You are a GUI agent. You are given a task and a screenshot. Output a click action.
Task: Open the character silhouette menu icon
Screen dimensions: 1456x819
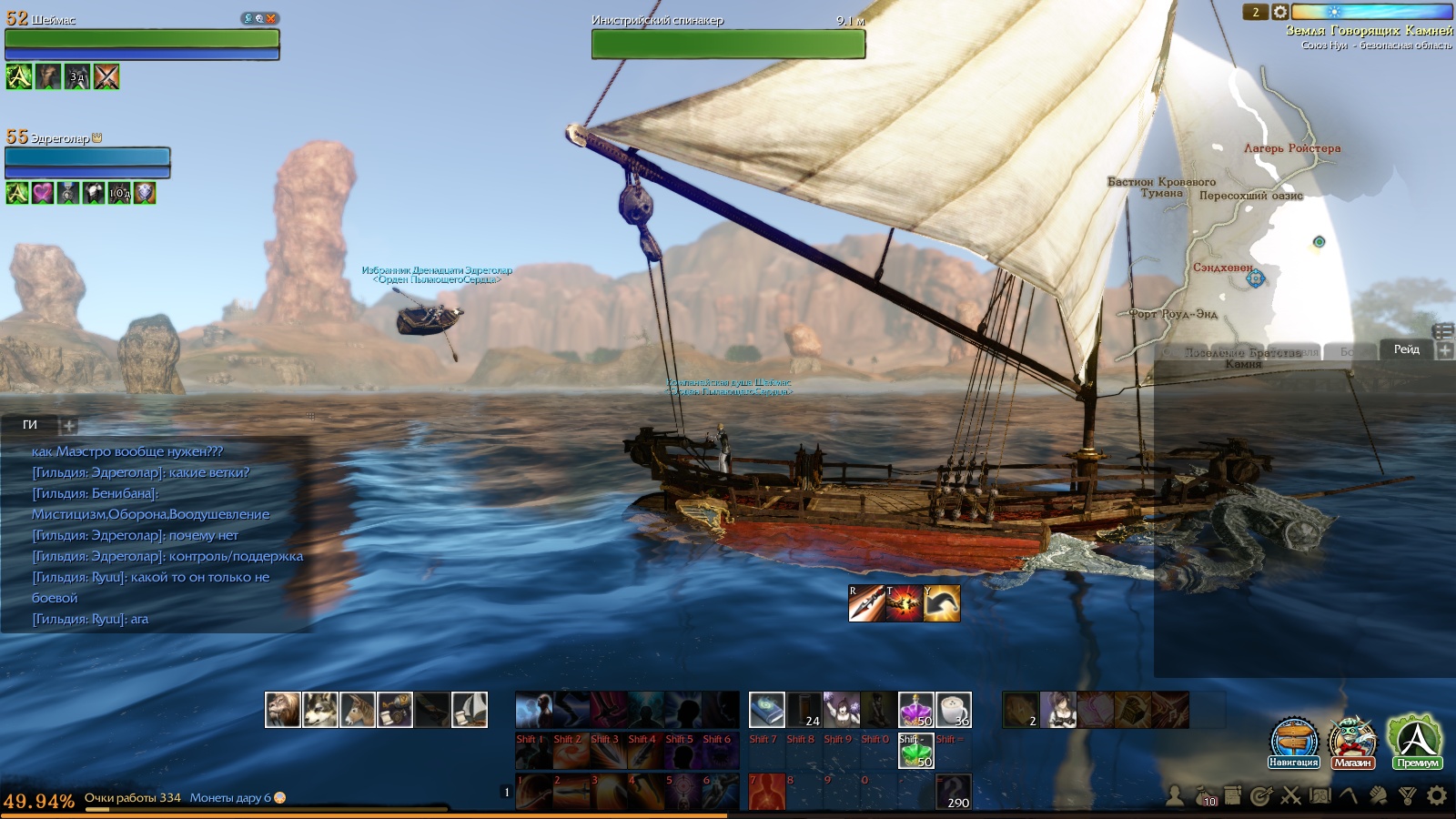[x=1175, y=796]
